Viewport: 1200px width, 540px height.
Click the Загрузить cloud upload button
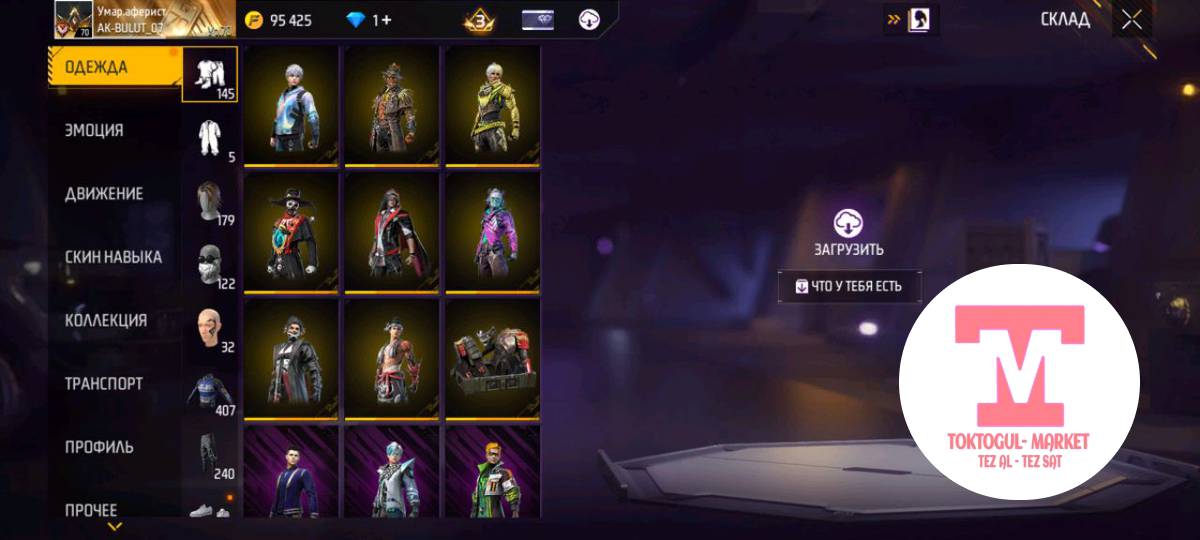(848, 233)
